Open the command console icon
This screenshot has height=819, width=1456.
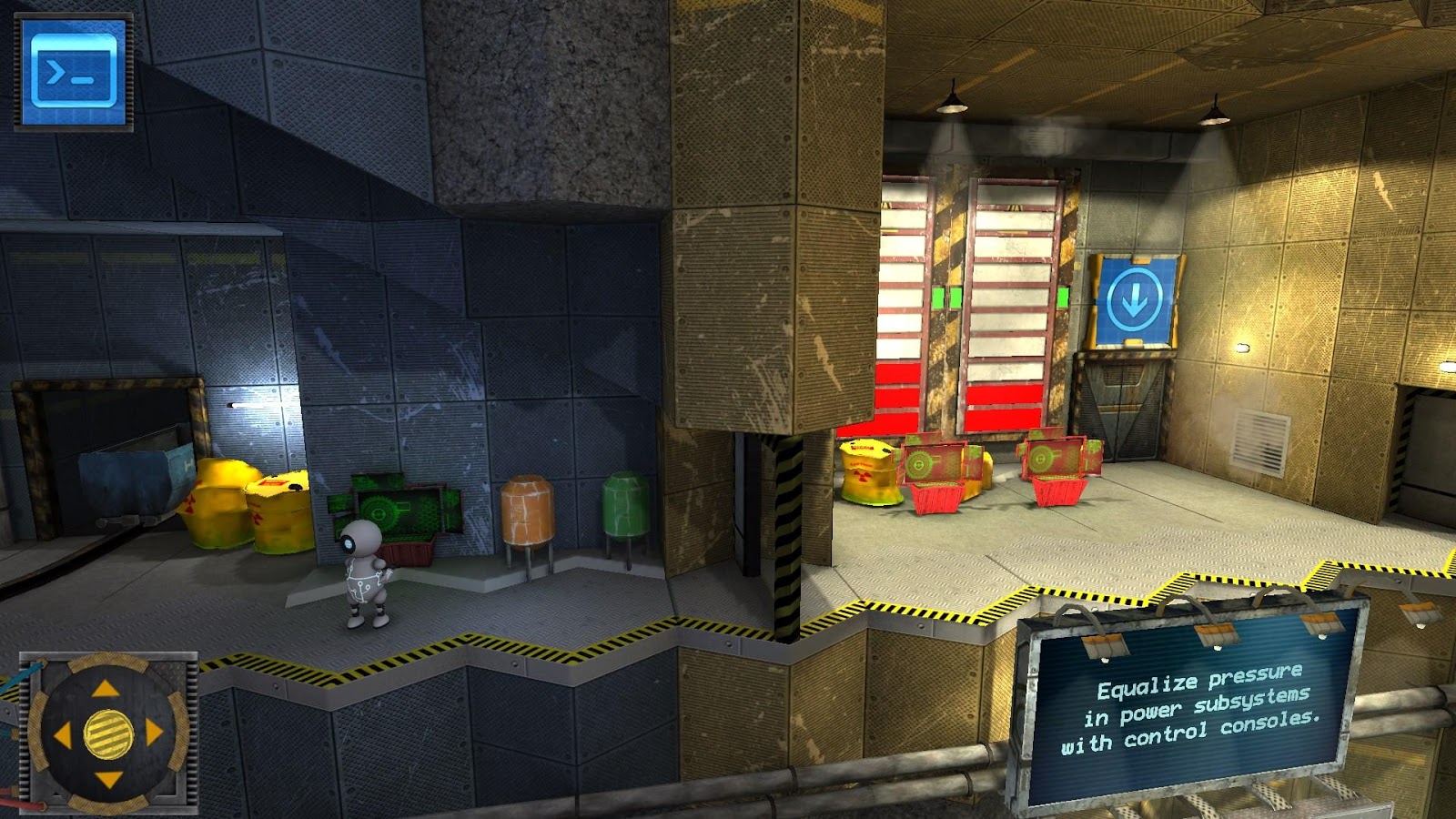74,71
